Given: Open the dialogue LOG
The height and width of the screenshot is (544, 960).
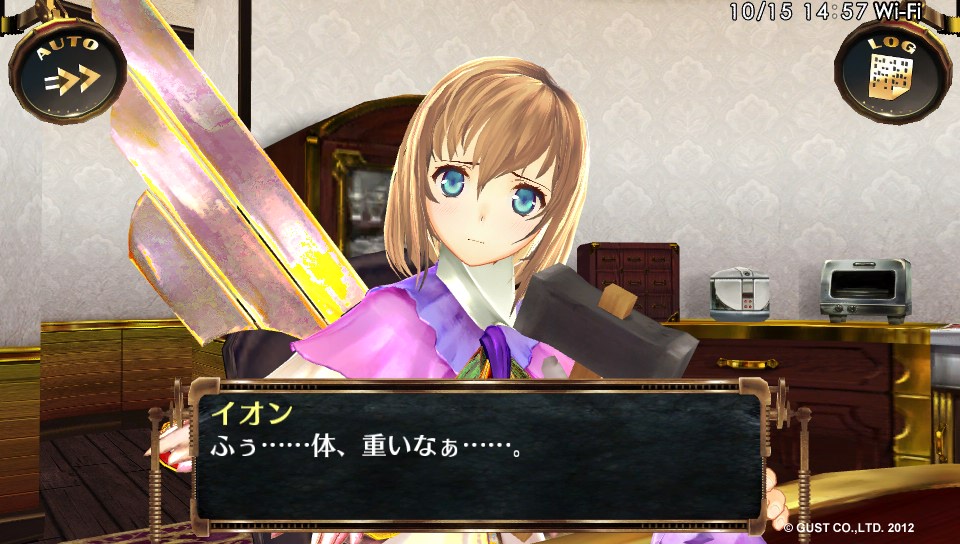Looking at the screenshot, I should pyautogui.click(x=891, y=68).
